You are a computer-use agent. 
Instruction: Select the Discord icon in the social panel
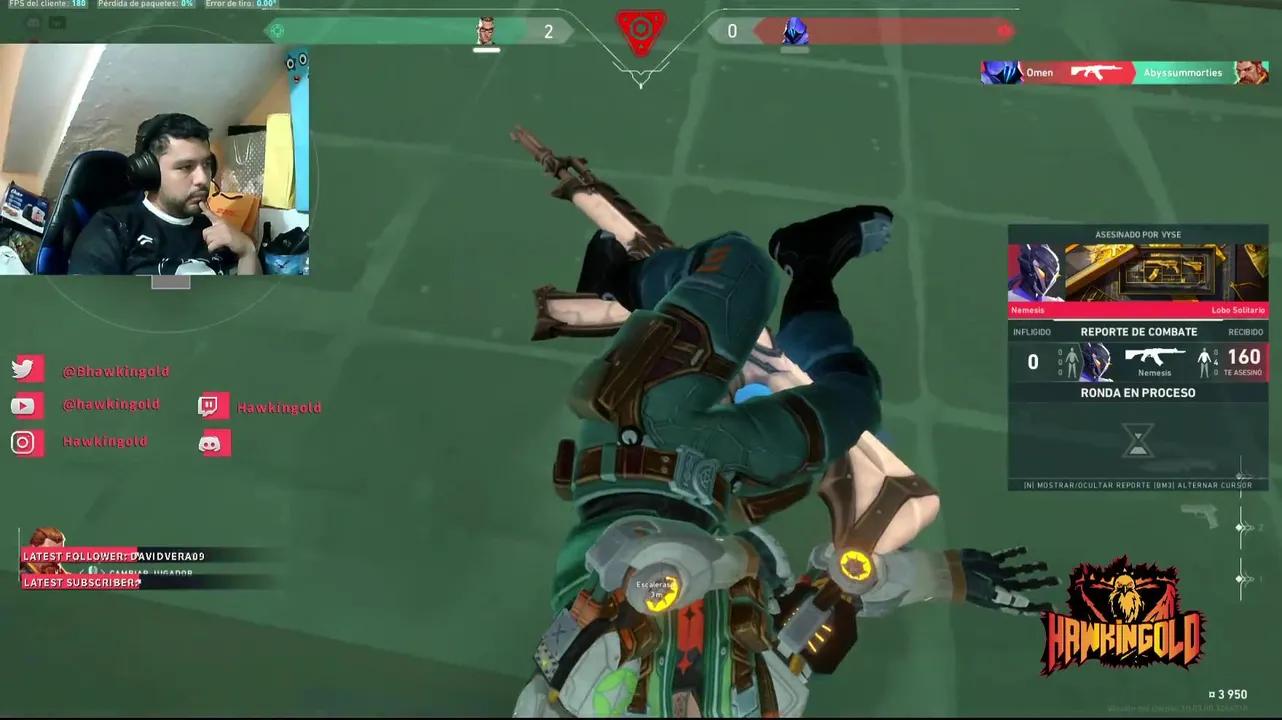(x=214, y=442)
